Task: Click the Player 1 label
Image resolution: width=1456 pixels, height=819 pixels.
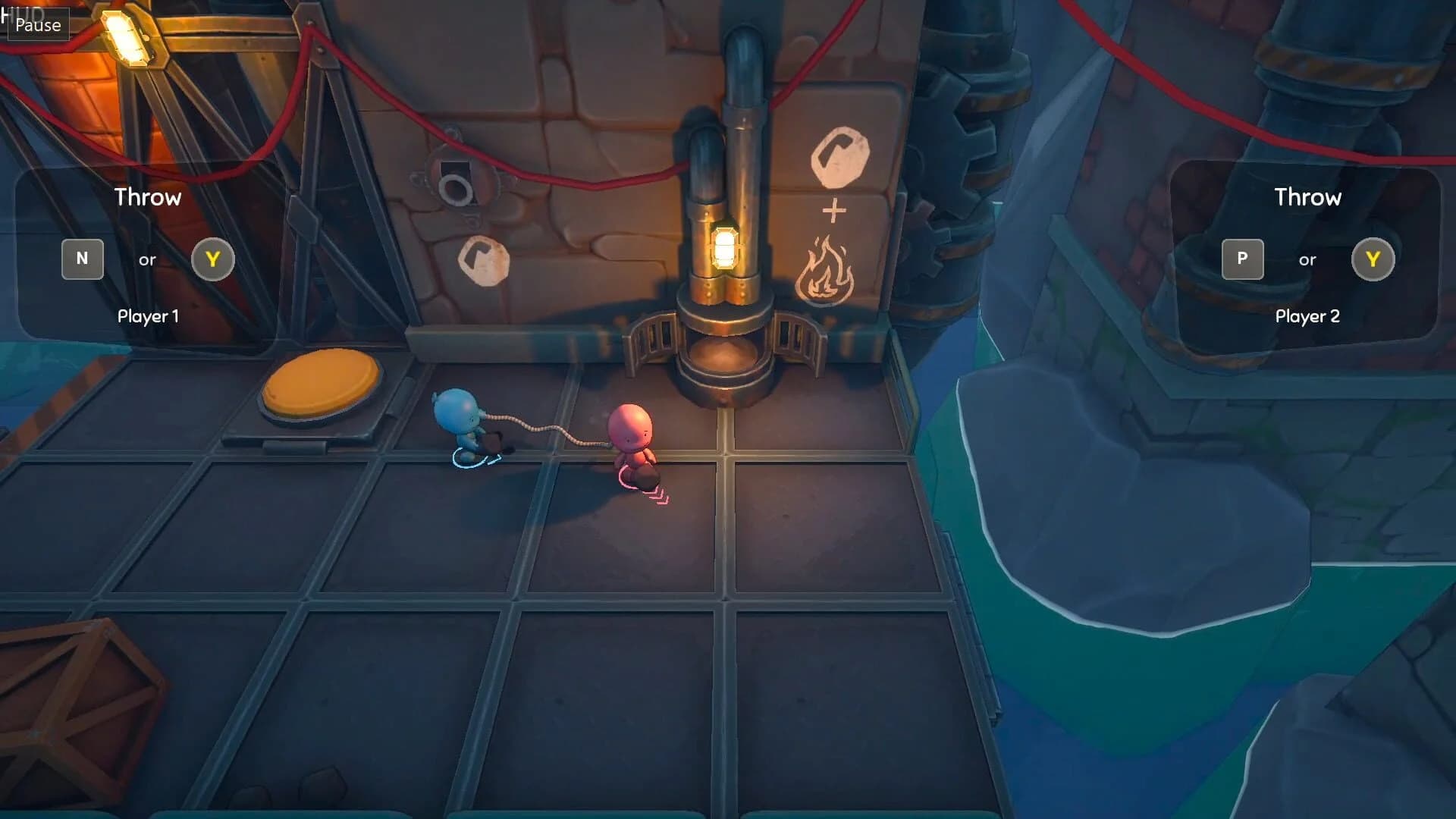Action: [147, 316]
